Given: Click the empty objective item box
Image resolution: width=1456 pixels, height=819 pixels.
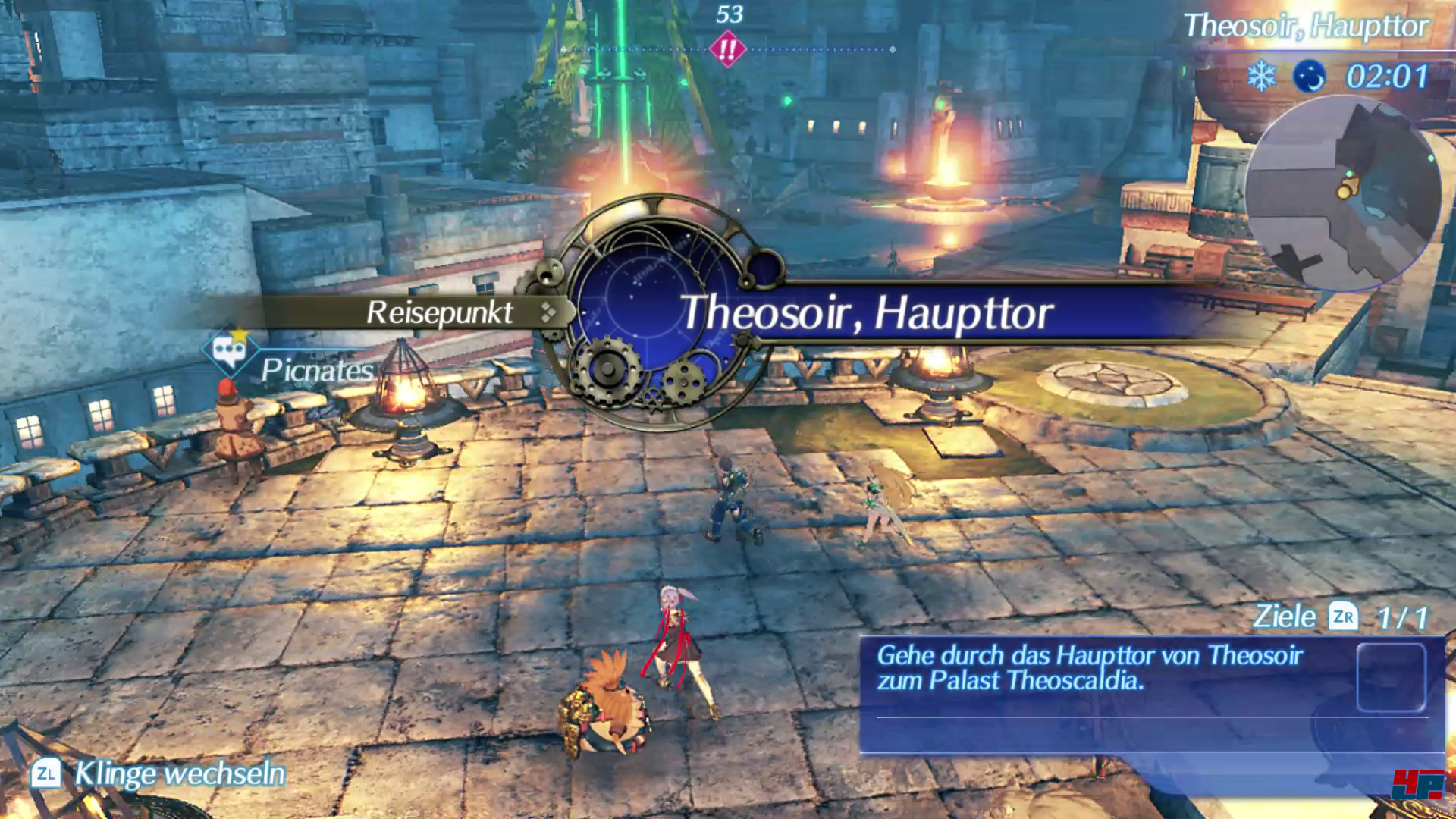Looking at the screenshot, I should pyautogui.click(x=1391, y=677).
